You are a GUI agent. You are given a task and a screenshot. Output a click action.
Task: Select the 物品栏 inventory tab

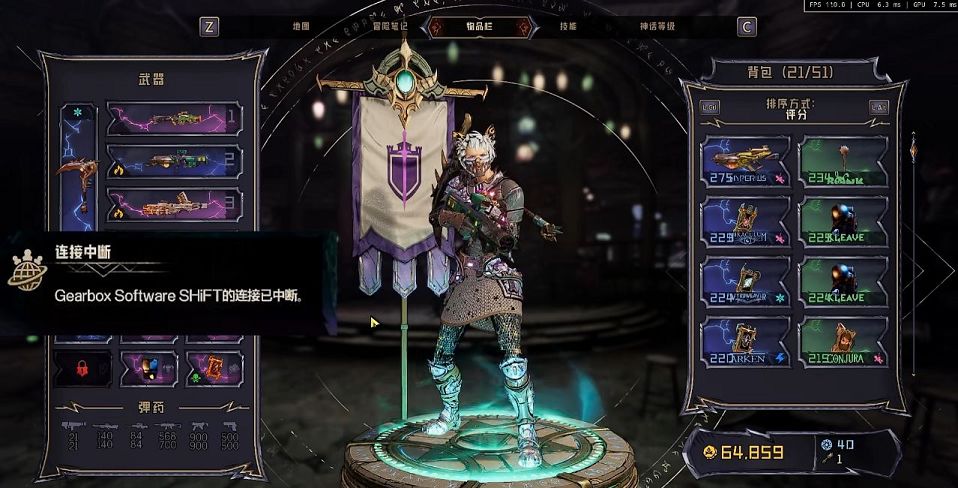480,27
